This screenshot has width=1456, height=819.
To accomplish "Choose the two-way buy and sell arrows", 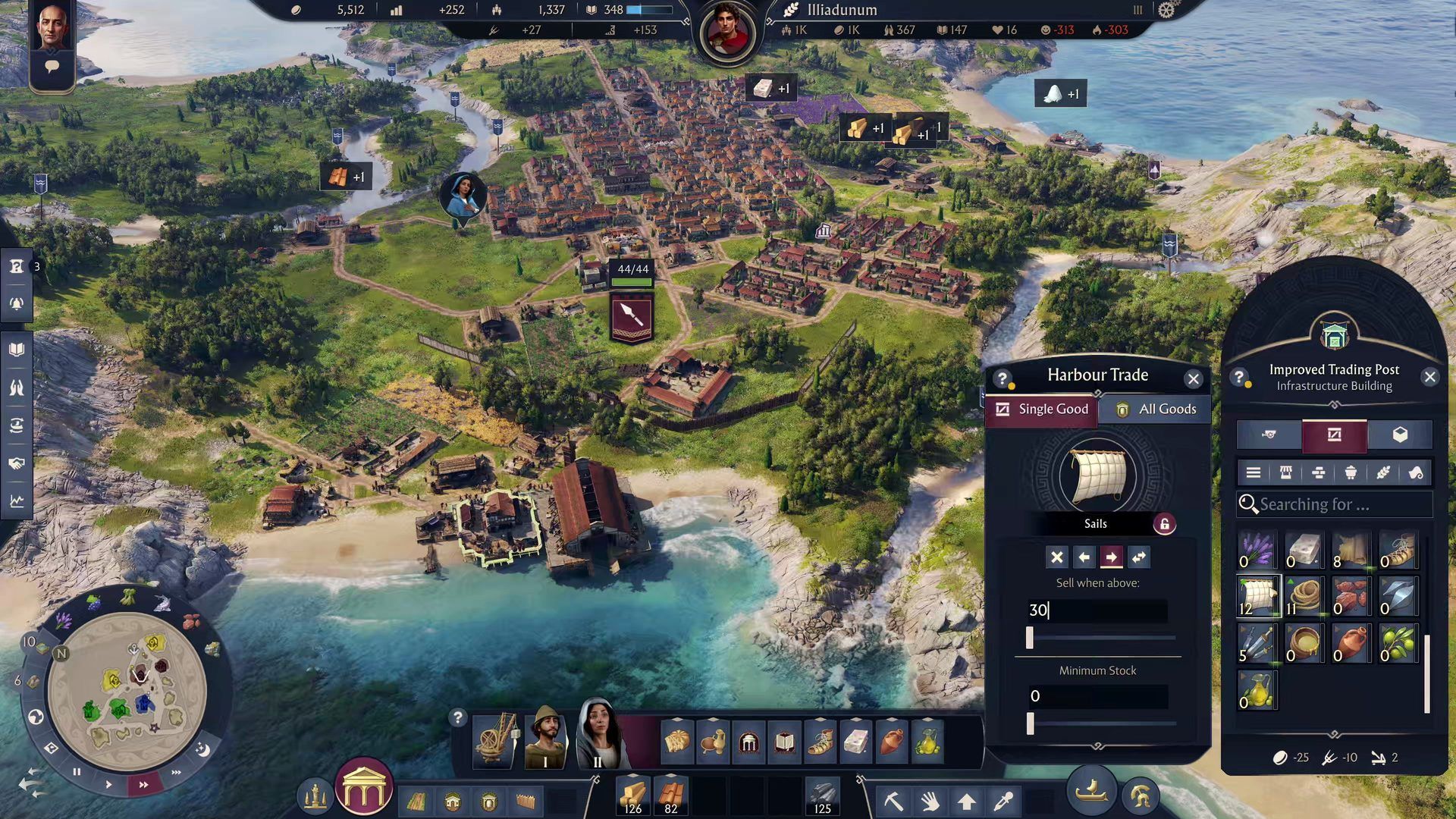I will [1139, 557].
